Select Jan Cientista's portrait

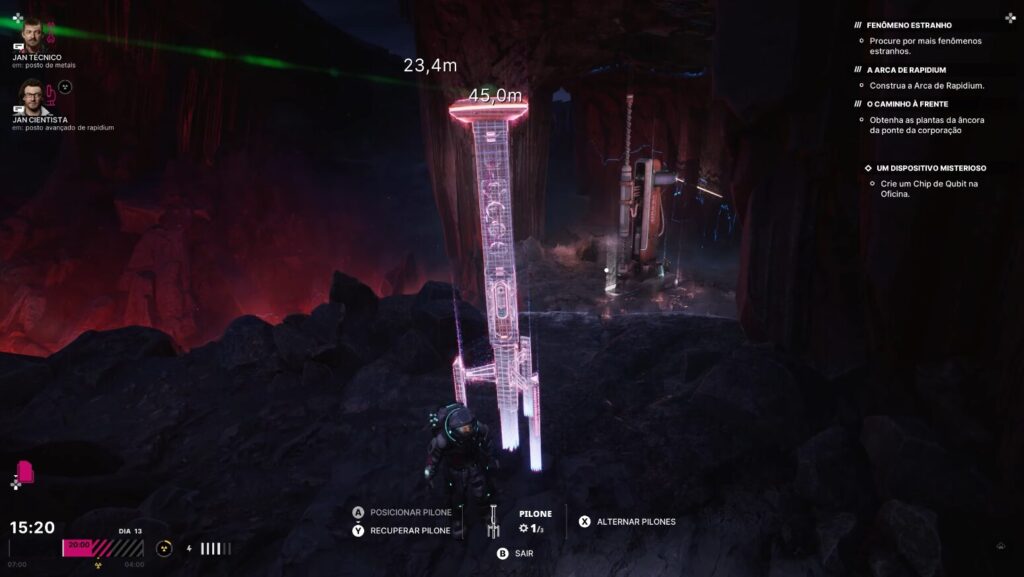pos(32,95)
